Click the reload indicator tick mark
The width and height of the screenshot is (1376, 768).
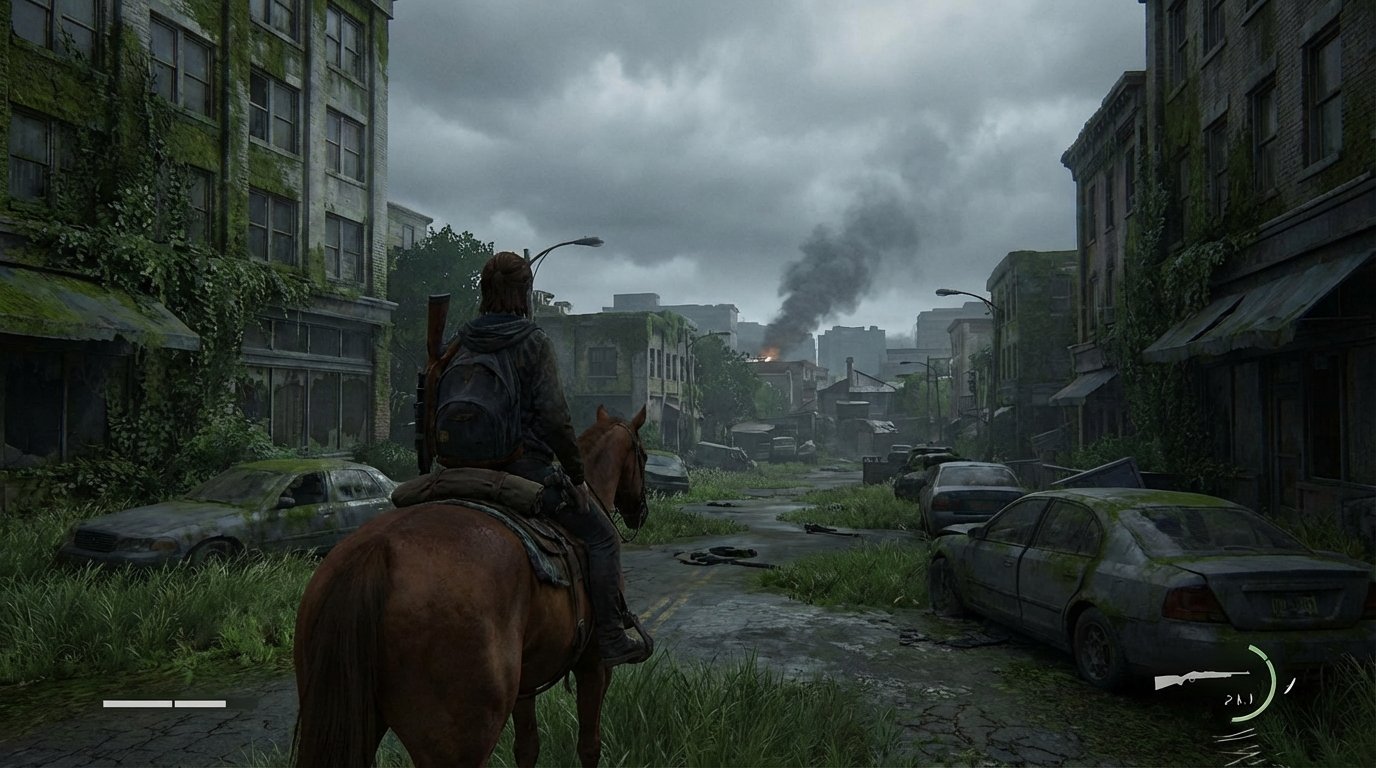coord(1290,686)
